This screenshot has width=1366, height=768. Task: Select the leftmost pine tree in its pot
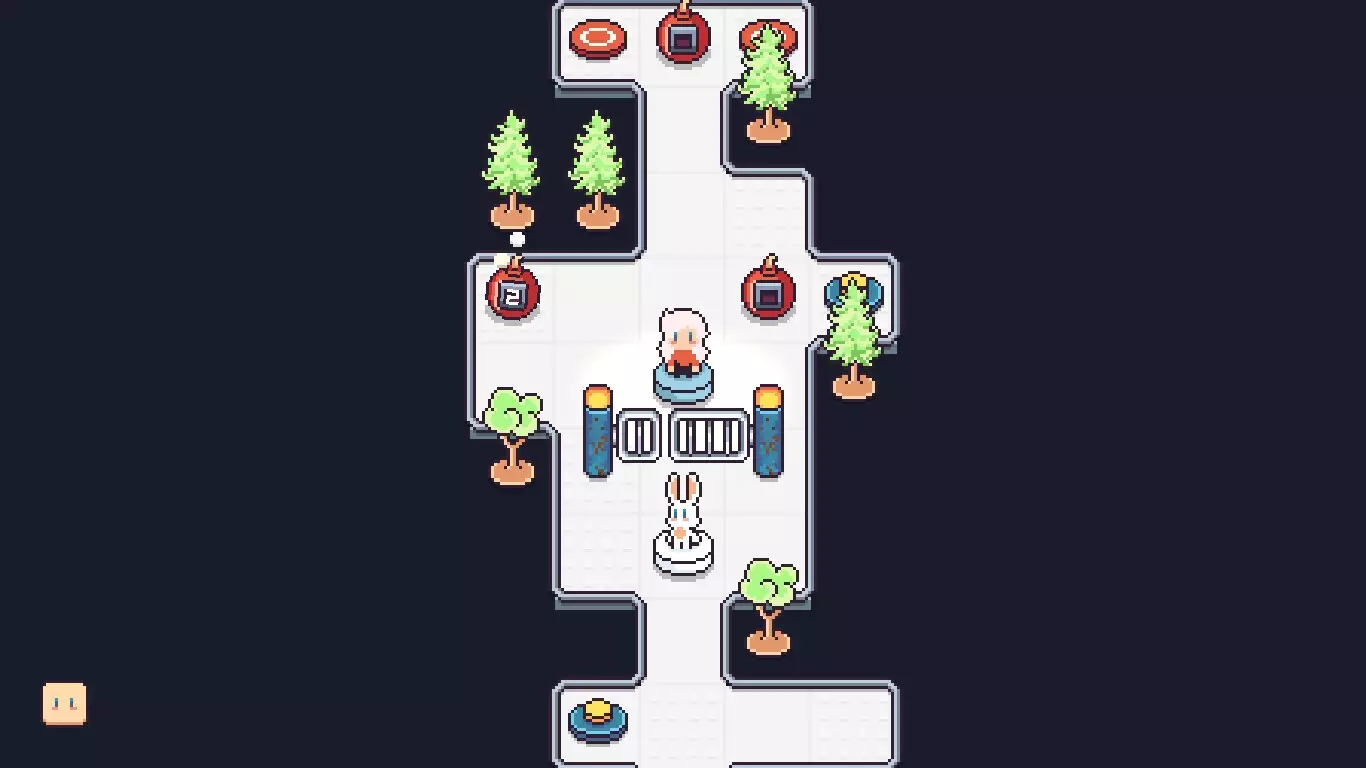coord(513,165)
